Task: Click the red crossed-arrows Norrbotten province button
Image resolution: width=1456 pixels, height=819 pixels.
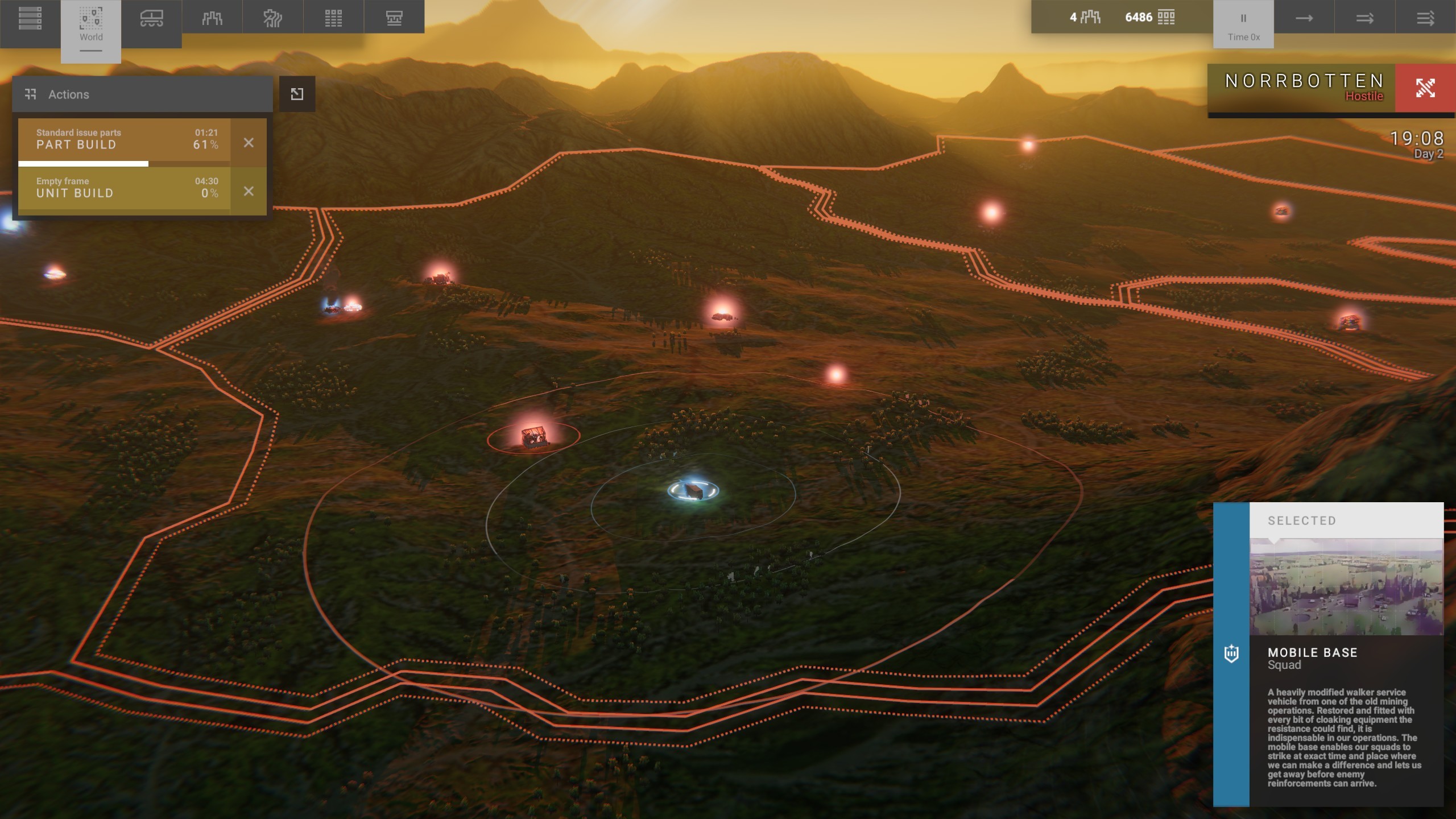Action: coord(1425,88)
